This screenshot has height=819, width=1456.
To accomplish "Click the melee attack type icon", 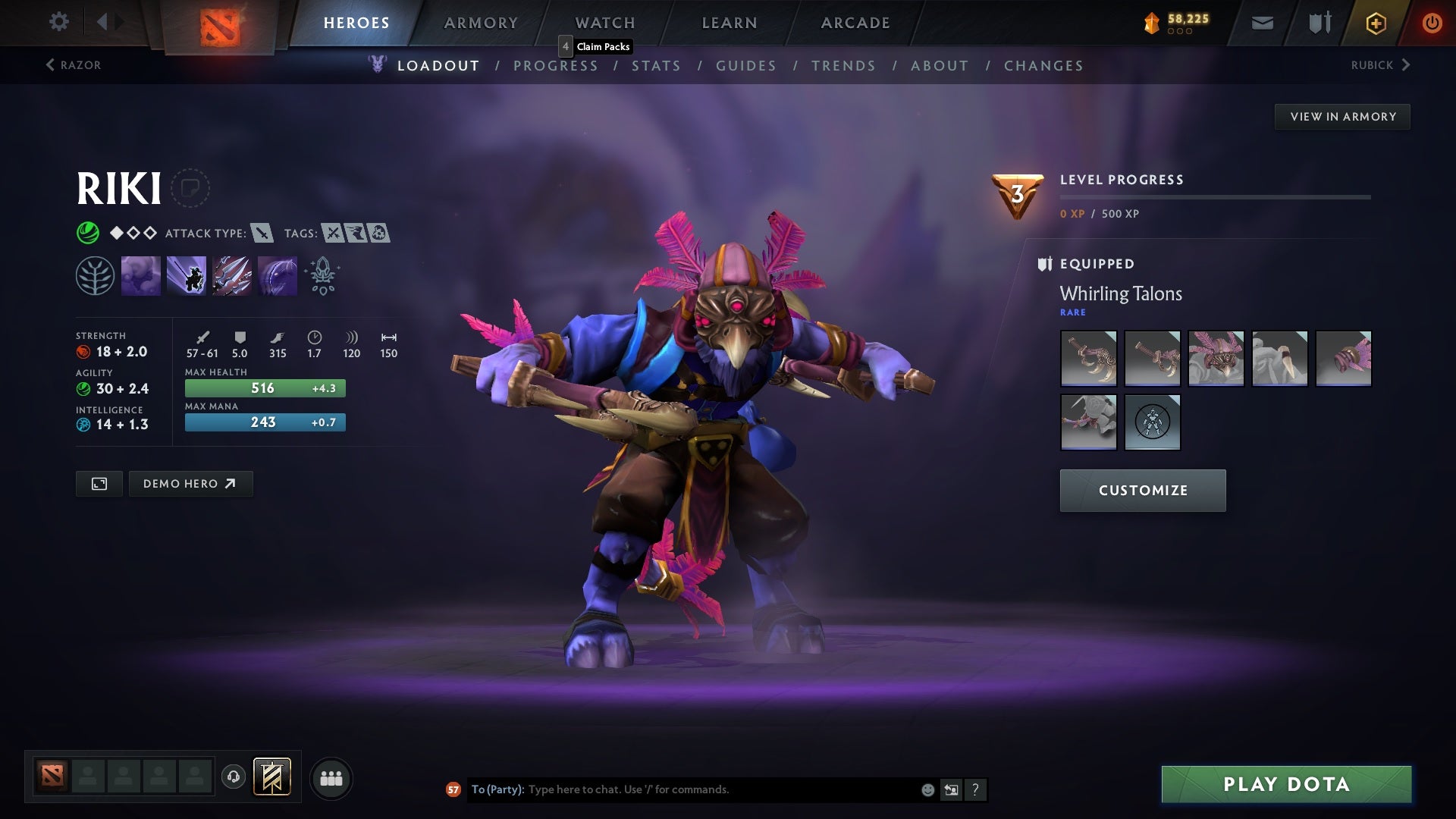I will point(263,234).
